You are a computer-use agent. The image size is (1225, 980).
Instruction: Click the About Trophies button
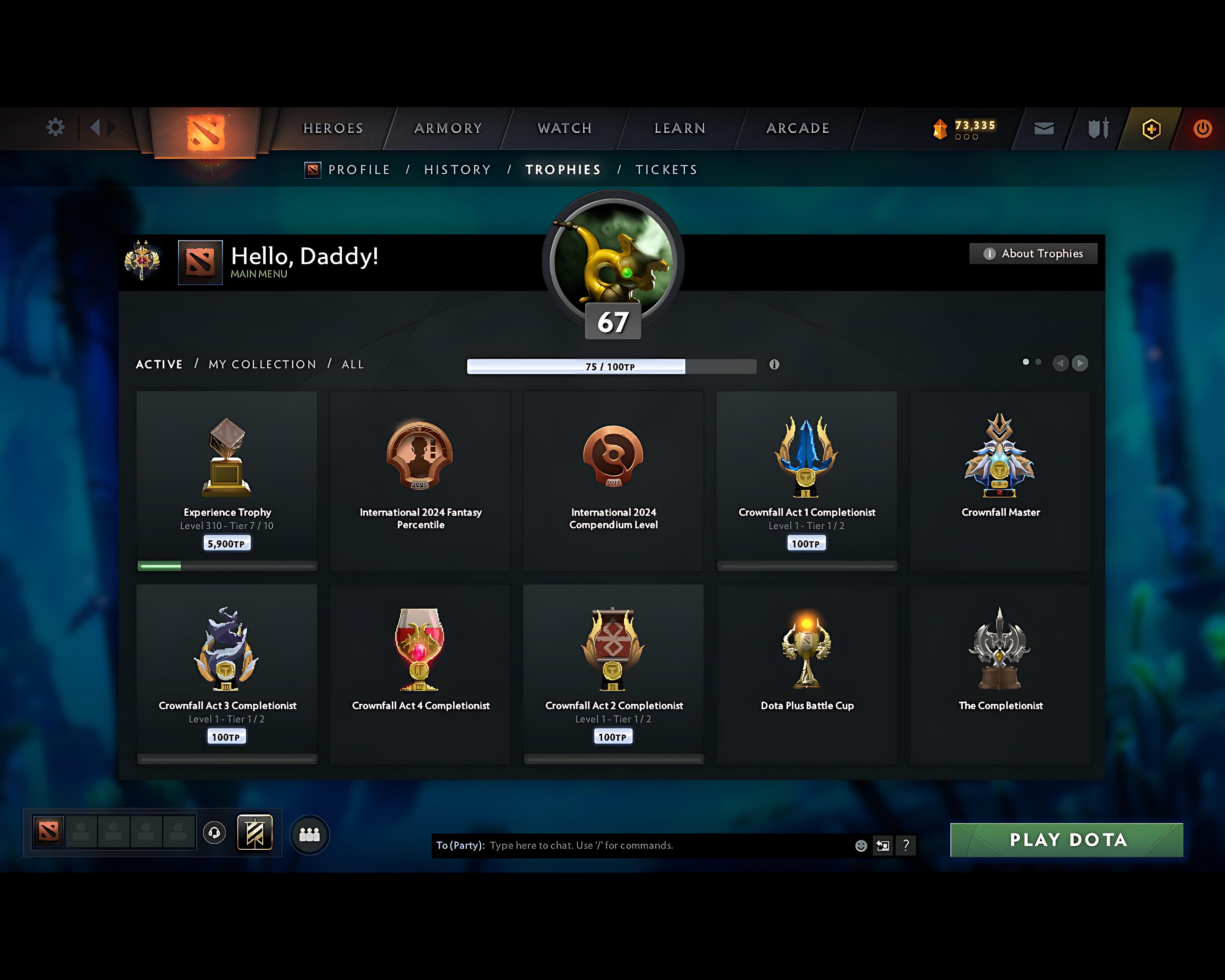point(1033,254)
